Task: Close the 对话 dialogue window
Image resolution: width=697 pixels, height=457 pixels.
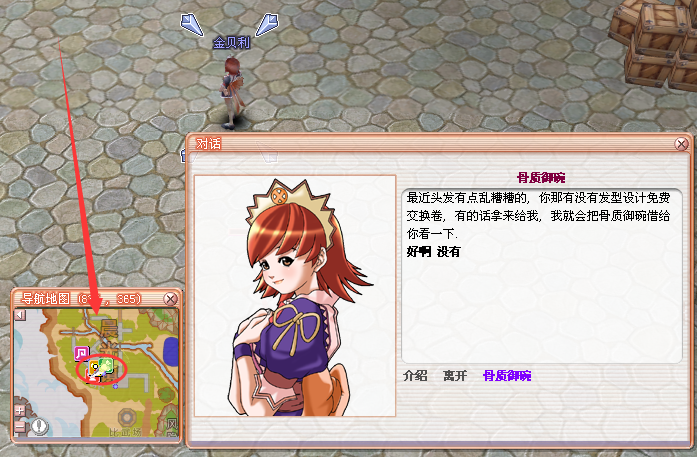Action: coord(681,144)
